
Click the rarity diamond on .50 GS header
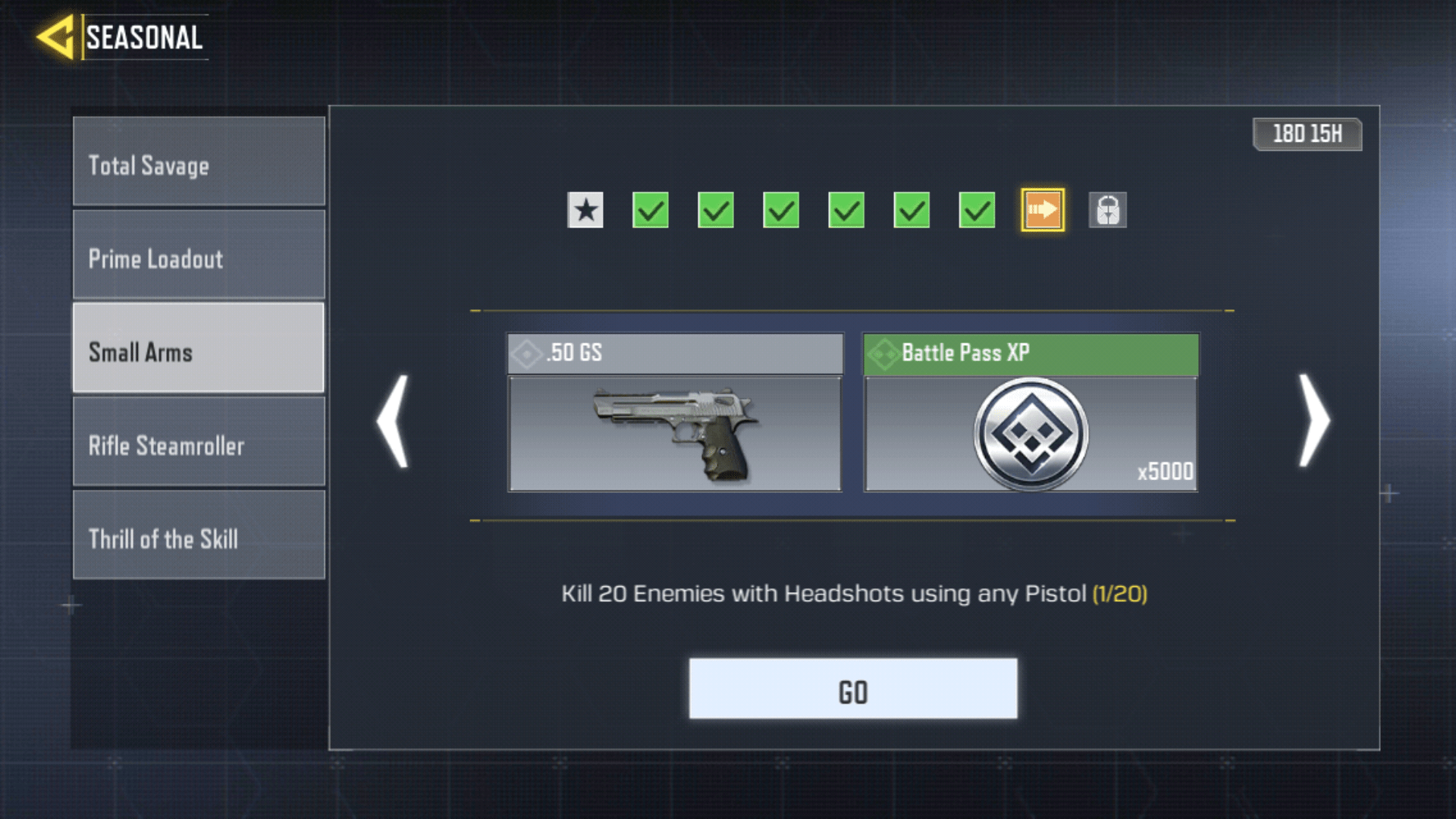click(x=525, y=353)
